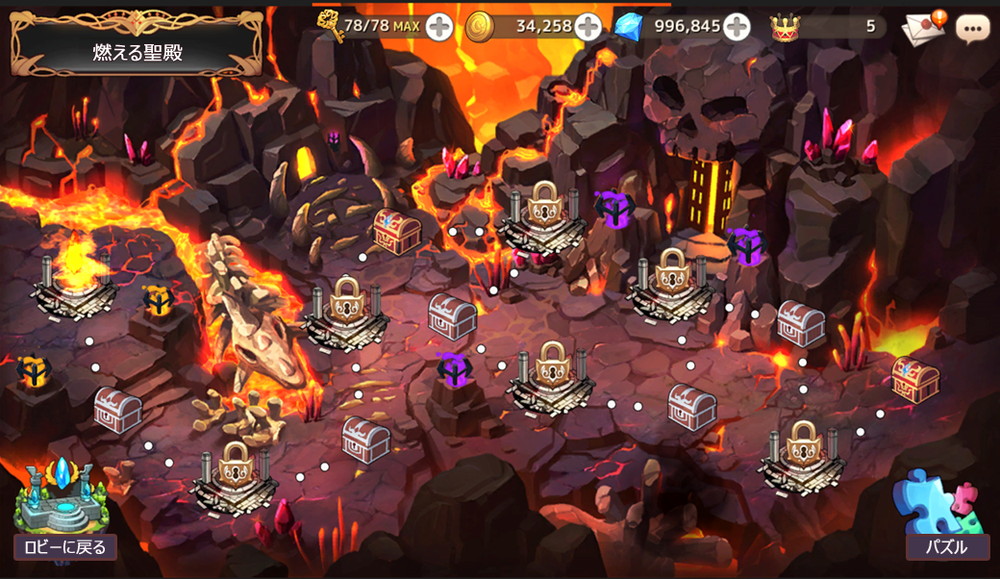Open the golden treasure chest near bones

395,231
